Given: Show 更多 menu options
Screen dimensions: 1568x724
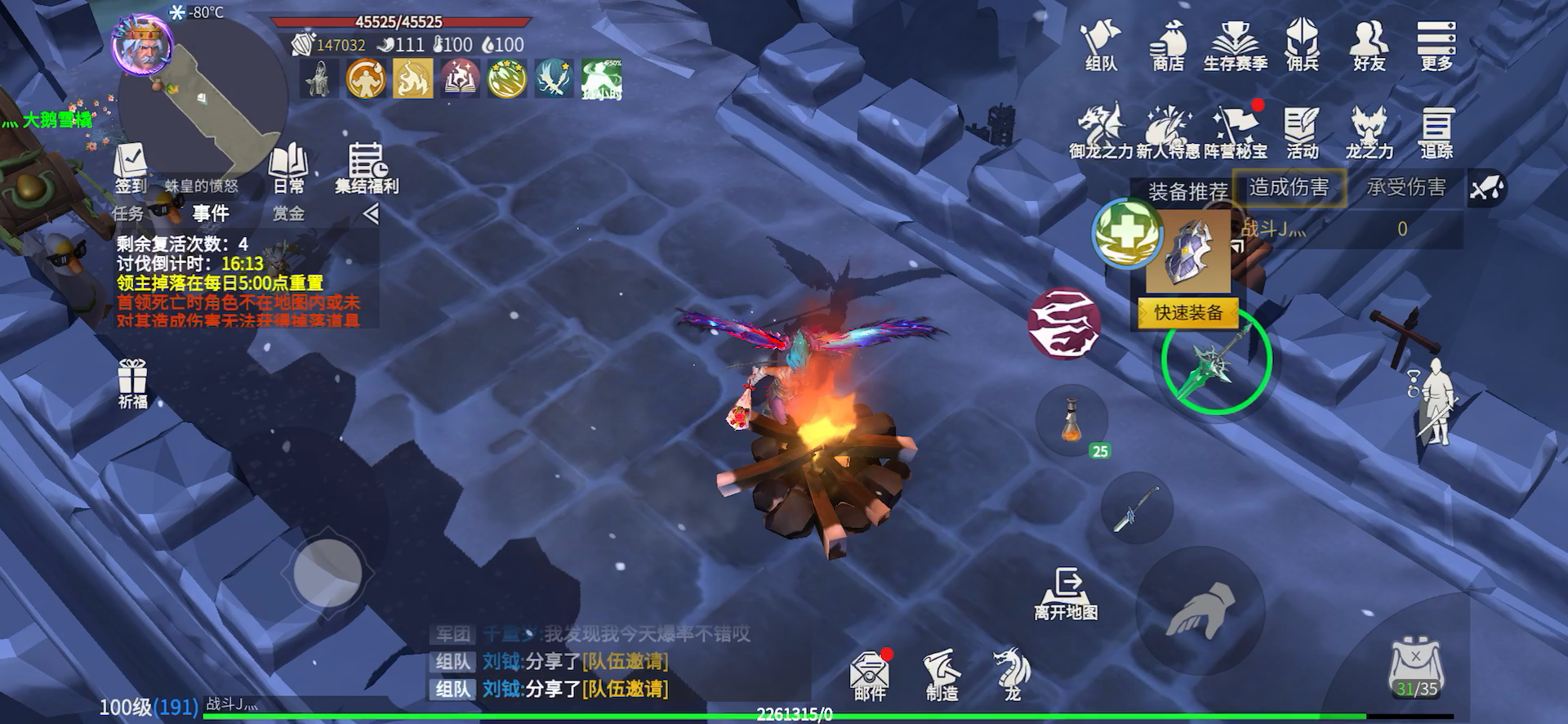Looking at the screenshot, I should point(1437,47).
